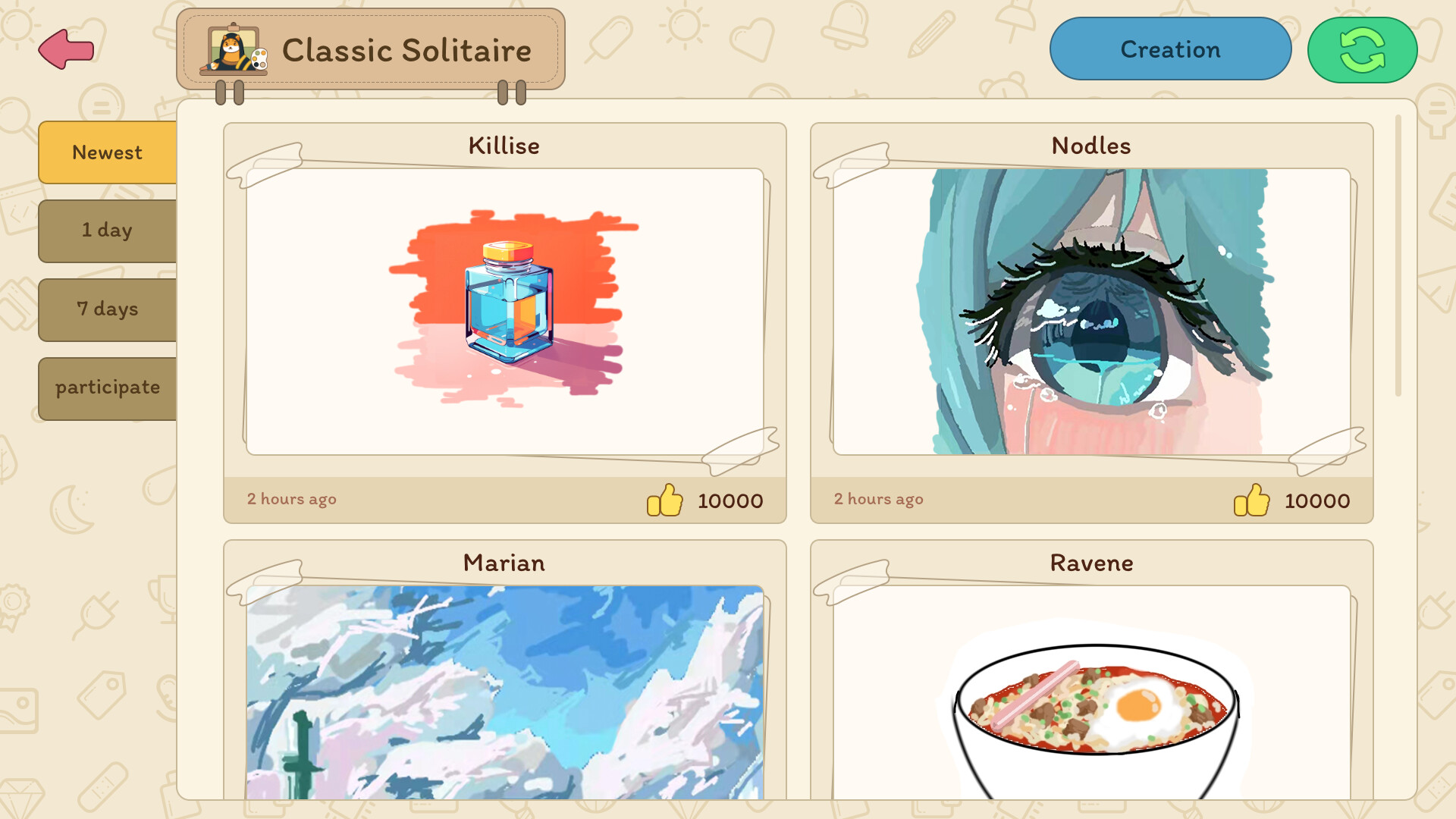The height and width of the screenshot is (819, 1456).
Task: Click the 10000 like count under Killise
Action: [730, 500]
